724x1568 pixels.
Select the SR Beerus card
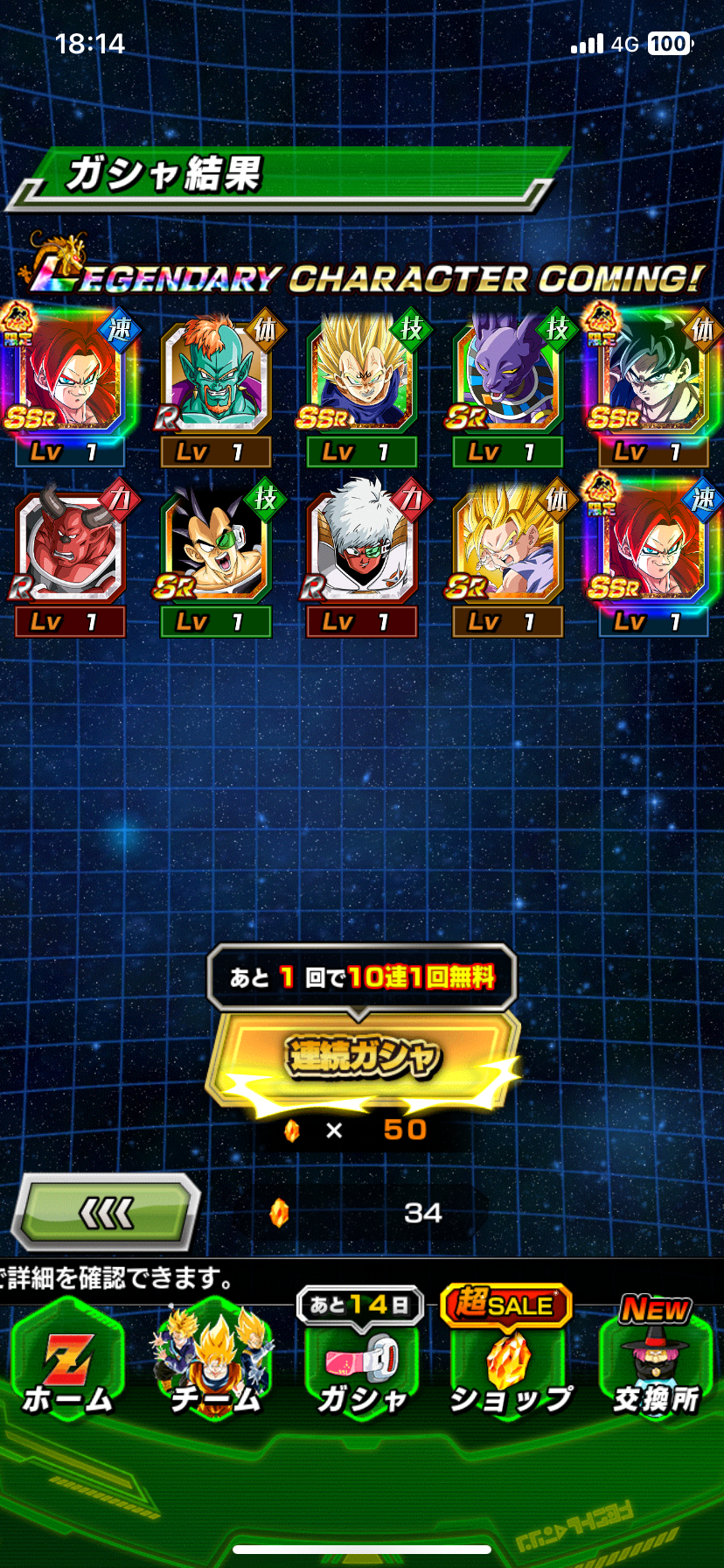[x=507, y=376]
